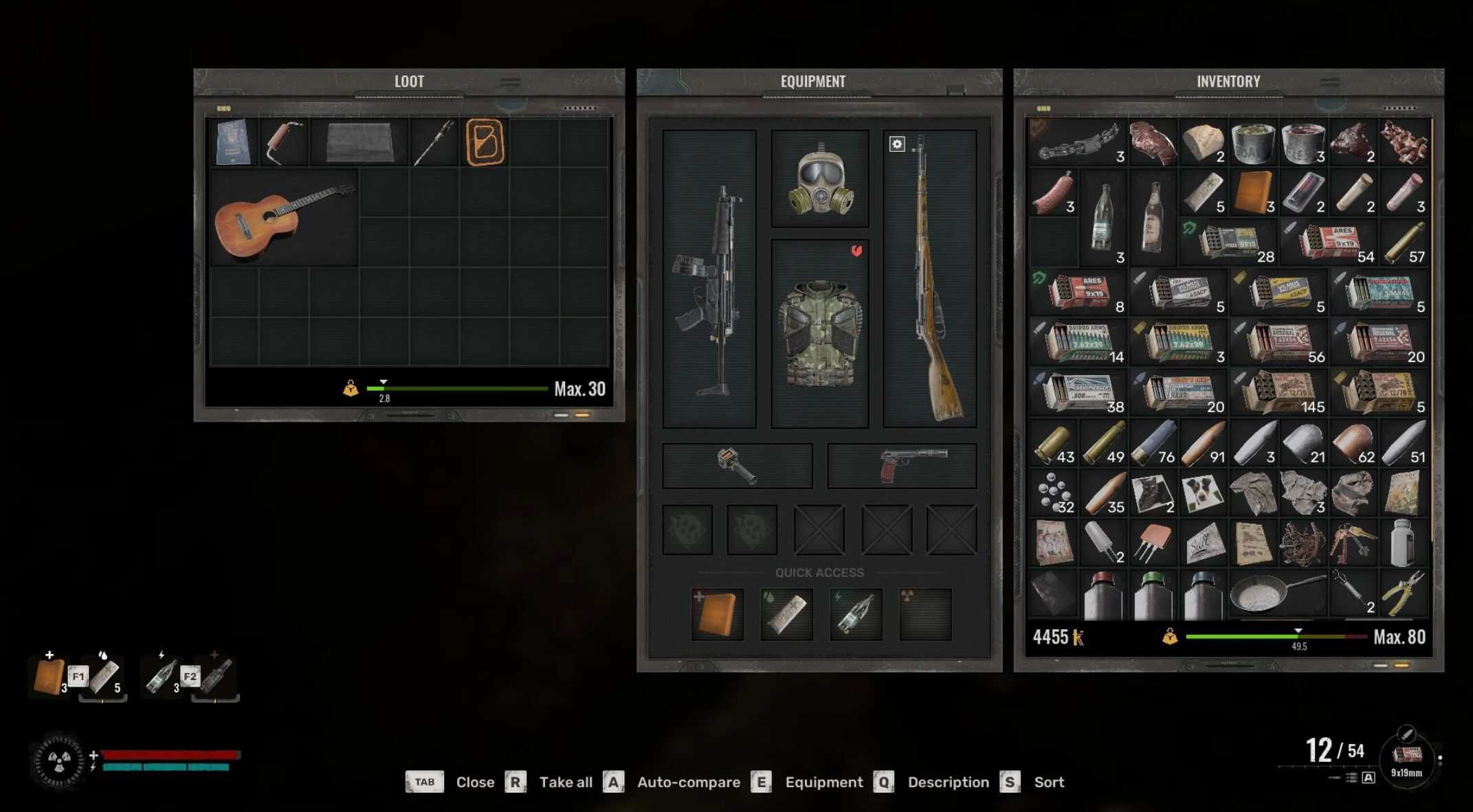This screenshot has height=812, width=1473.
Task: Click the folded grey cloth loot item
Action: coord(359,142)
